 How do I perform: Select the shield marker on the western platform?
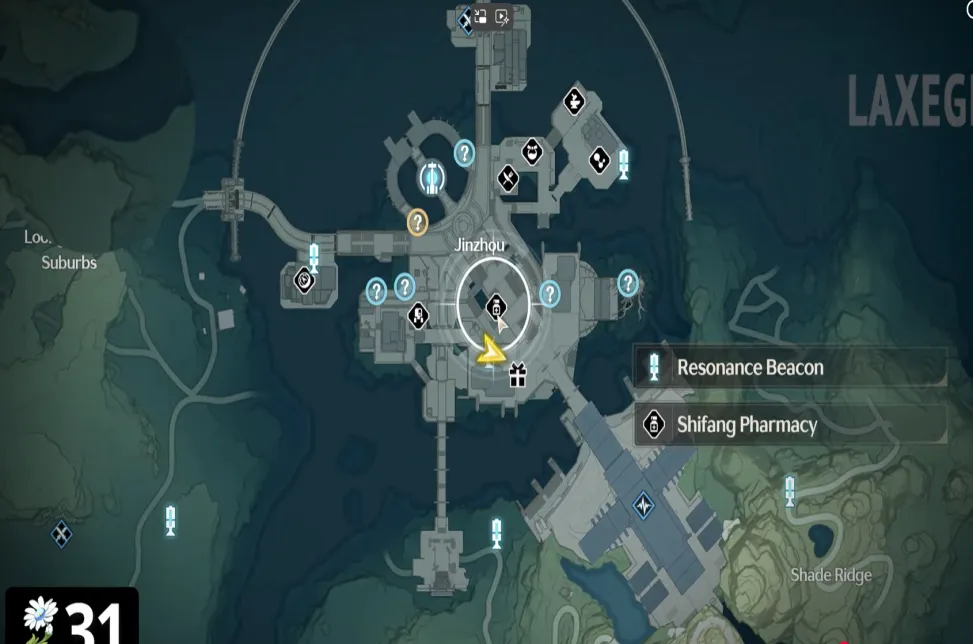click(x=305, y=281)
